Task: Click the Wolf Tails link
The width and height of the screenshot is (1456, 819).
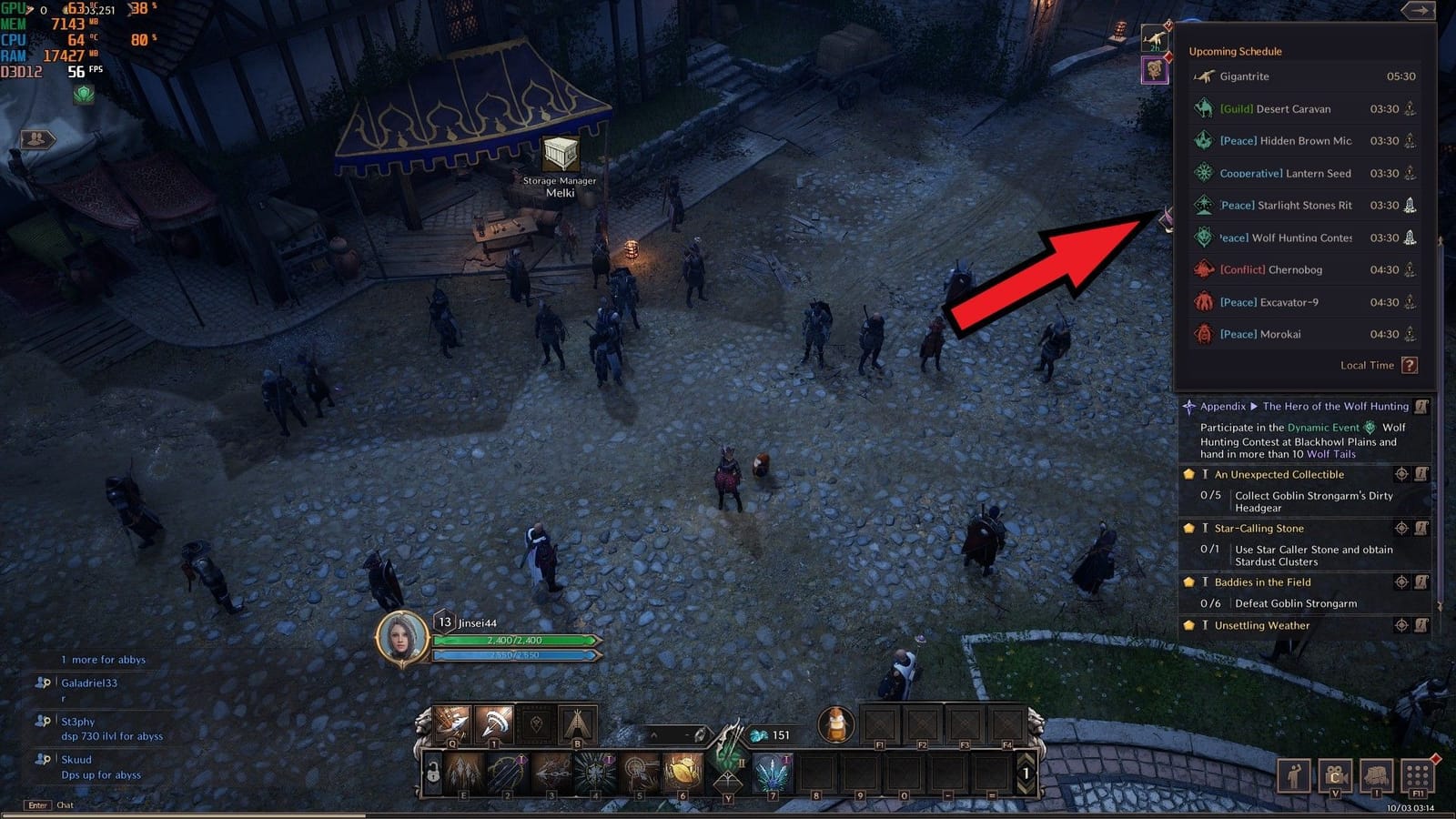Action: [x=1330, y=454]
